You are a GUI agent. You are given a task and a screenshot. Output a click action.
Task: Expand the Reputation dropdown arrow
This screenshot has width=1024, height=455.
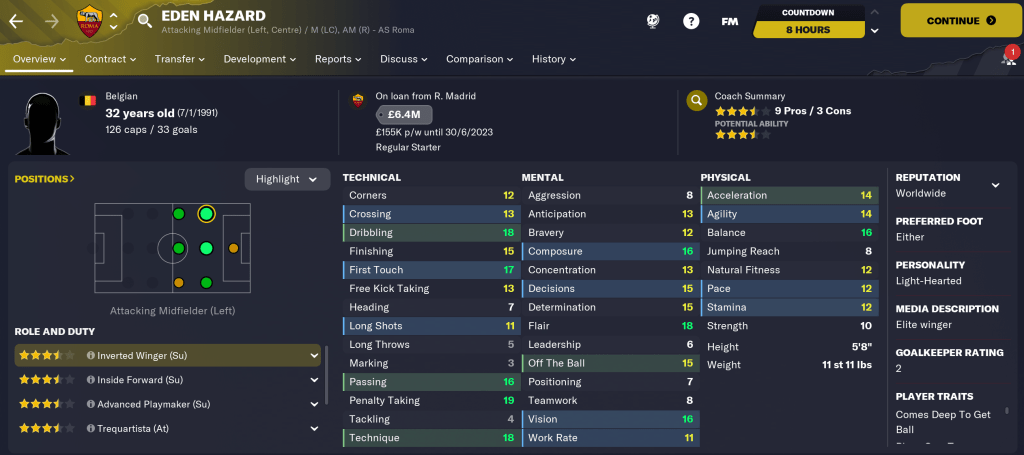(995, 185)
